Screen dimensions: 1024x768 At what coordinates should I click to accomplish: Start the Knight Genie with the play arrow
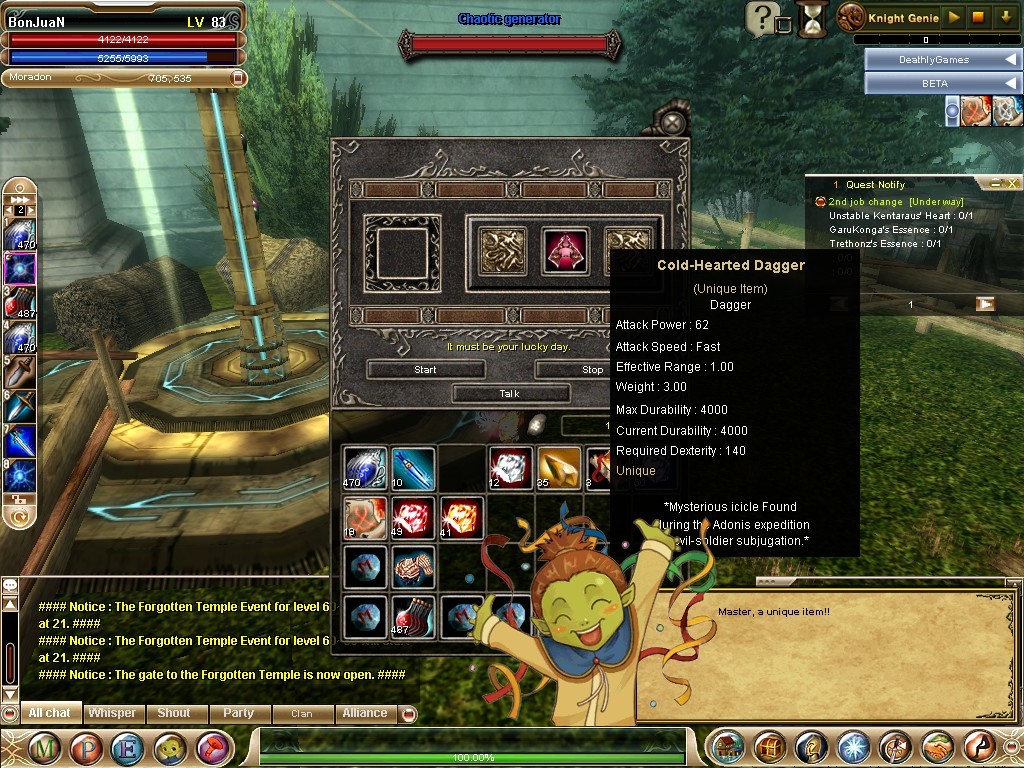(x=954, y=17)
